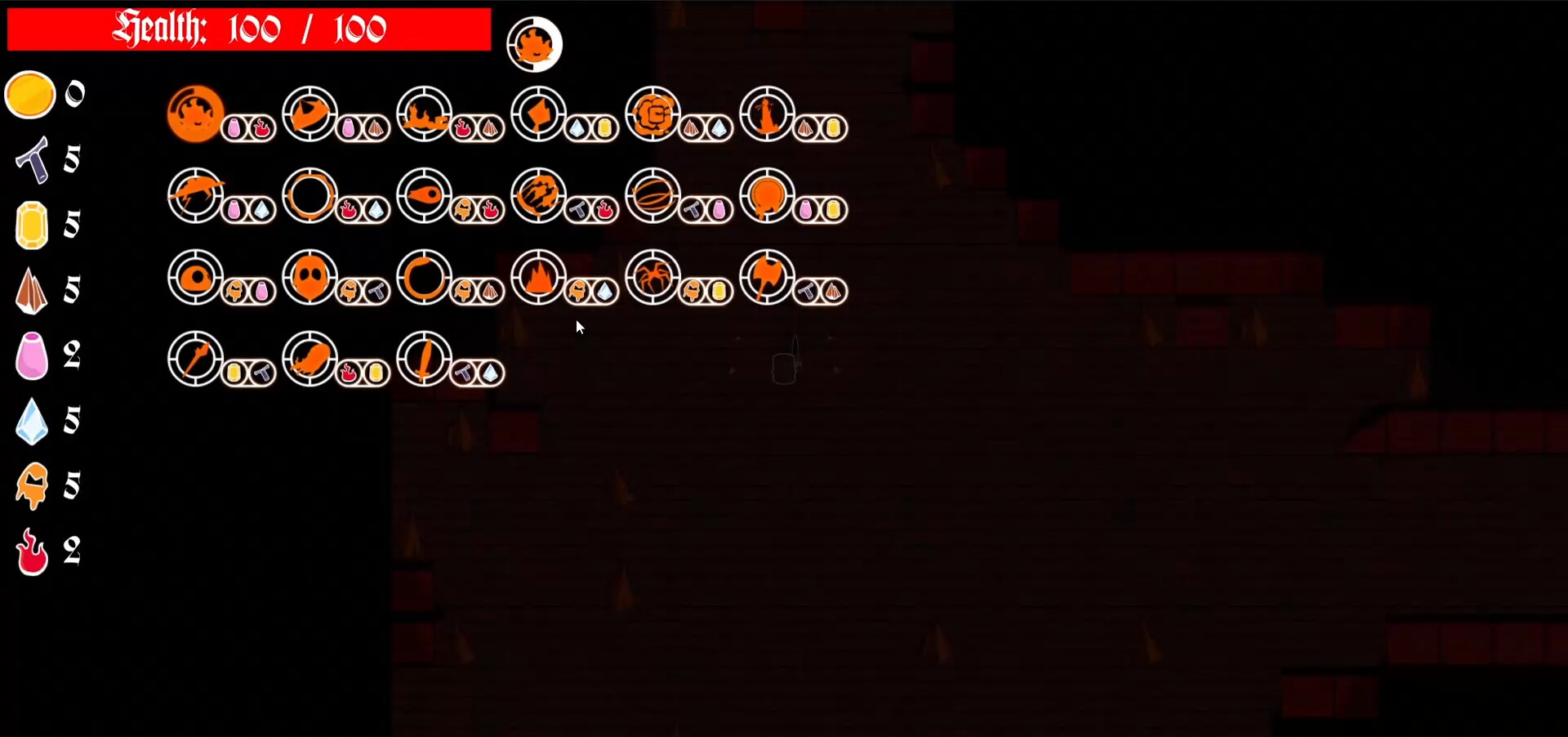Open the character portrait at top
This screenshot has height=737, width=1568.
pos(535,42)
